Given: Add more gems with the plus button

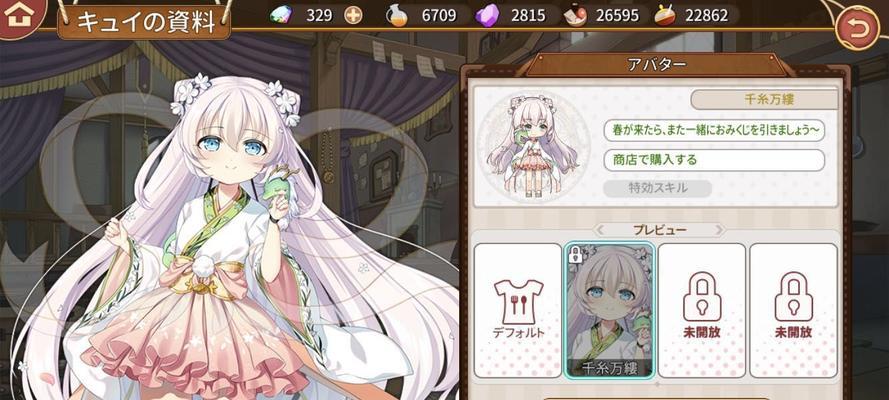Looking at the screenshot, I should click(353, 15).
